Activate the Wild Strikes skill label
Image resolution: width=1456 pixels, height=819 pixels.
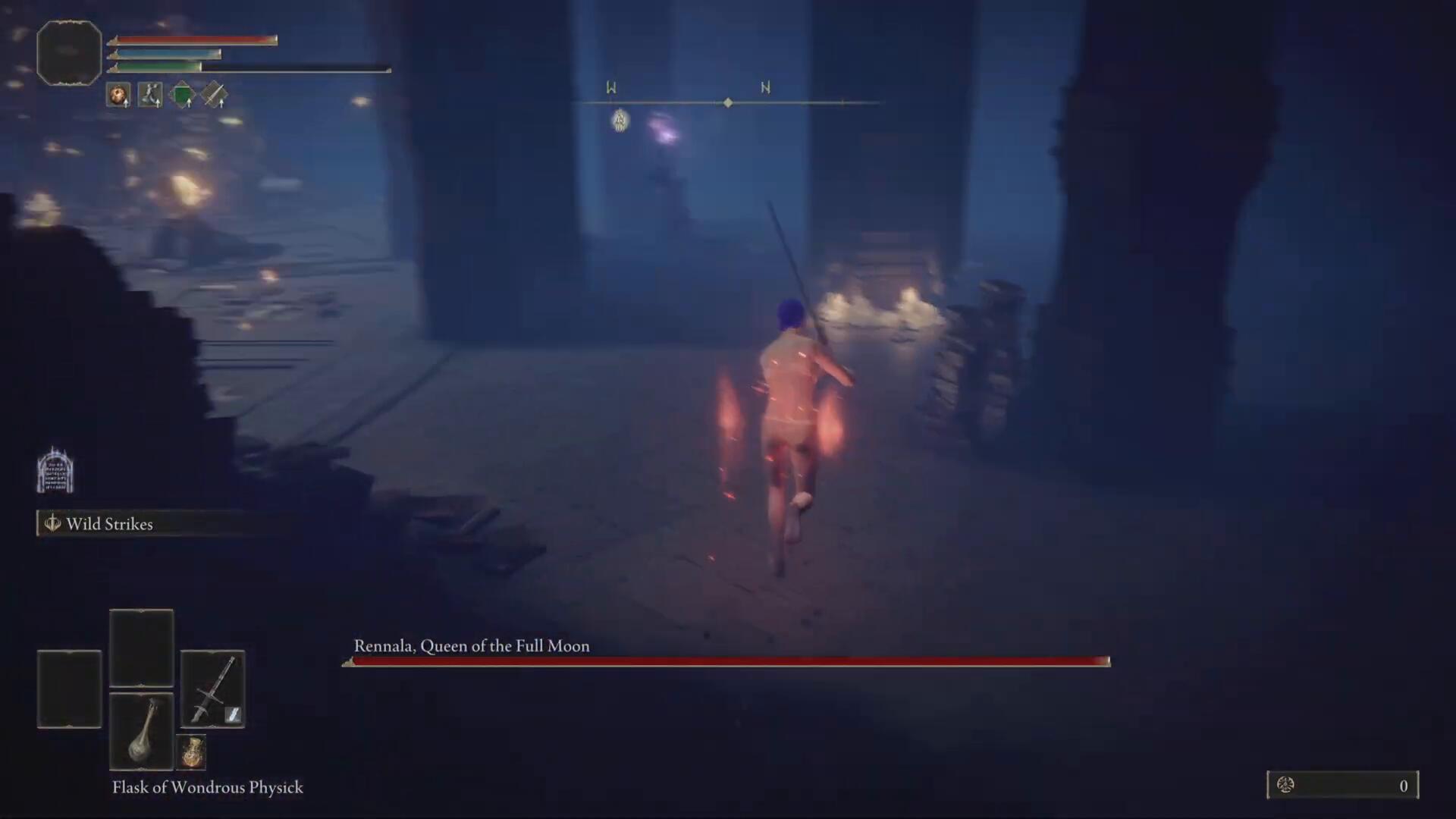click(108, 524)
